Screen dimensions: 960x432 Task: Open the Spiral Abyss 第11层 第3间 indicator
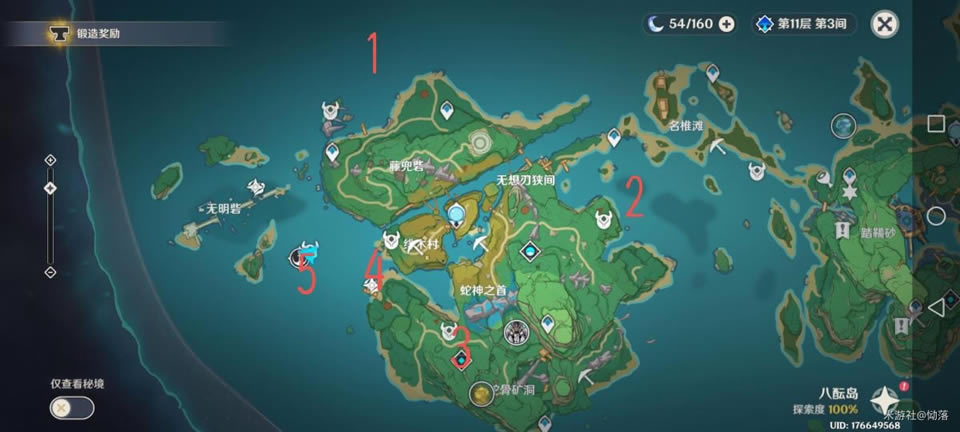pyautogui.click(x=805, y=24)
